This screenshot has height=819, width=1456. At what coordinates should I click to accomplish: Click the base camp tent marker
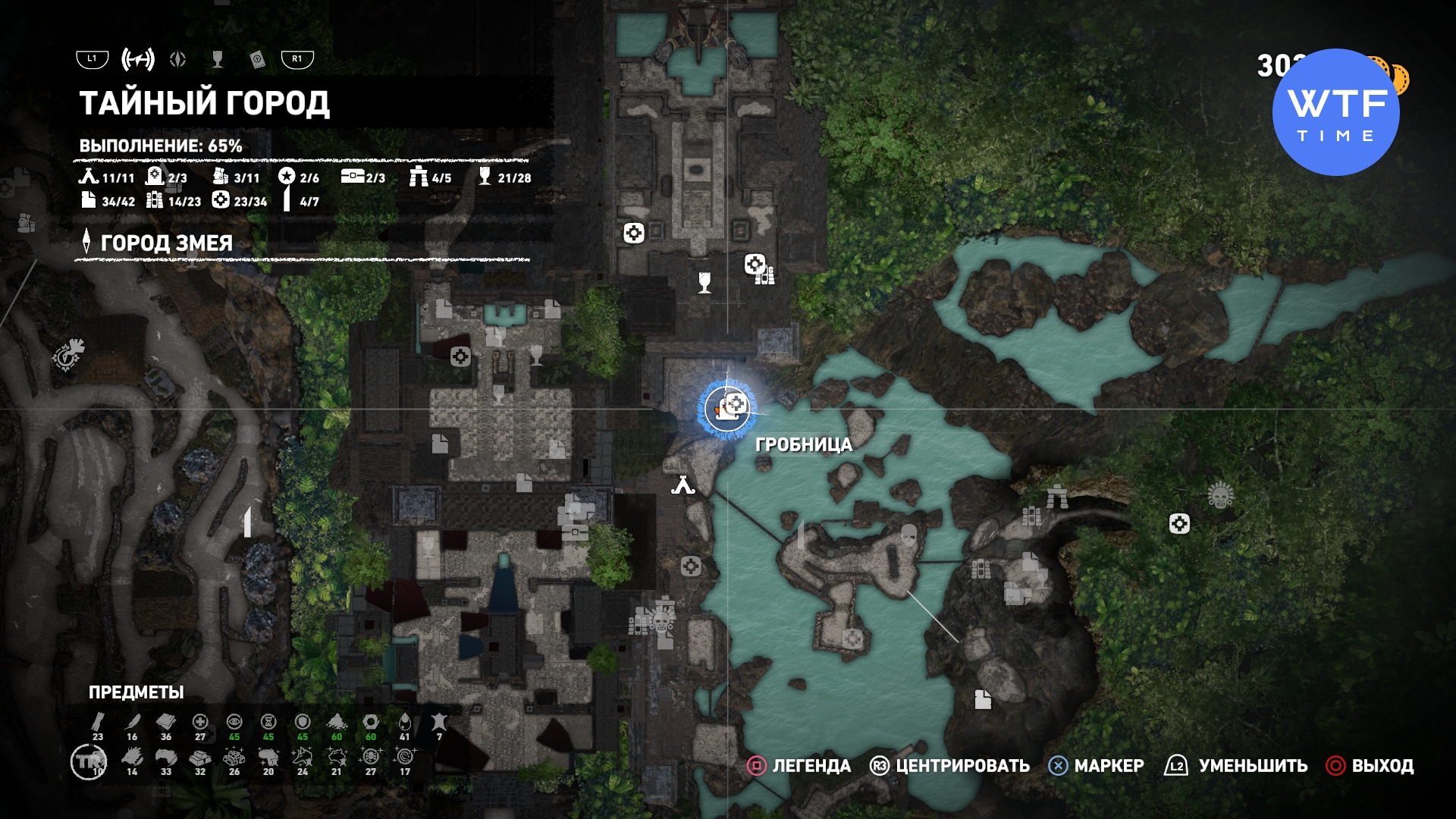coord(682,485)
